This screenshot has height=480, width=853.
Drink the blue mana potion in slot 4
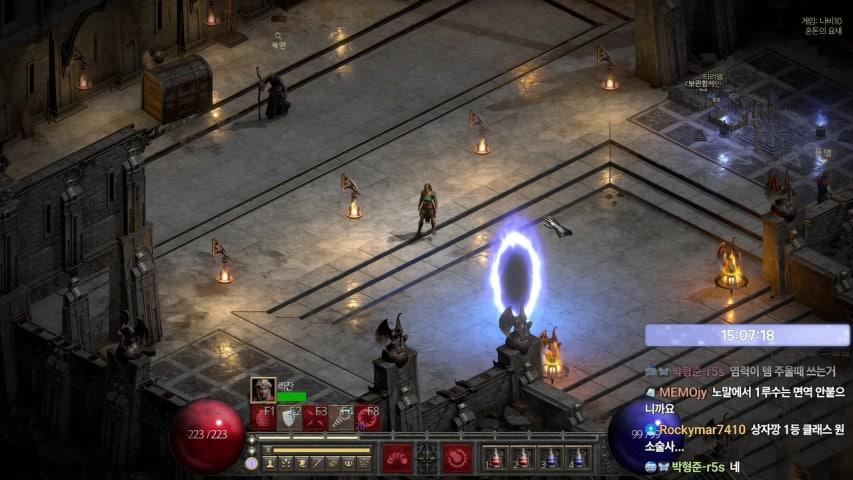(577, 458)
